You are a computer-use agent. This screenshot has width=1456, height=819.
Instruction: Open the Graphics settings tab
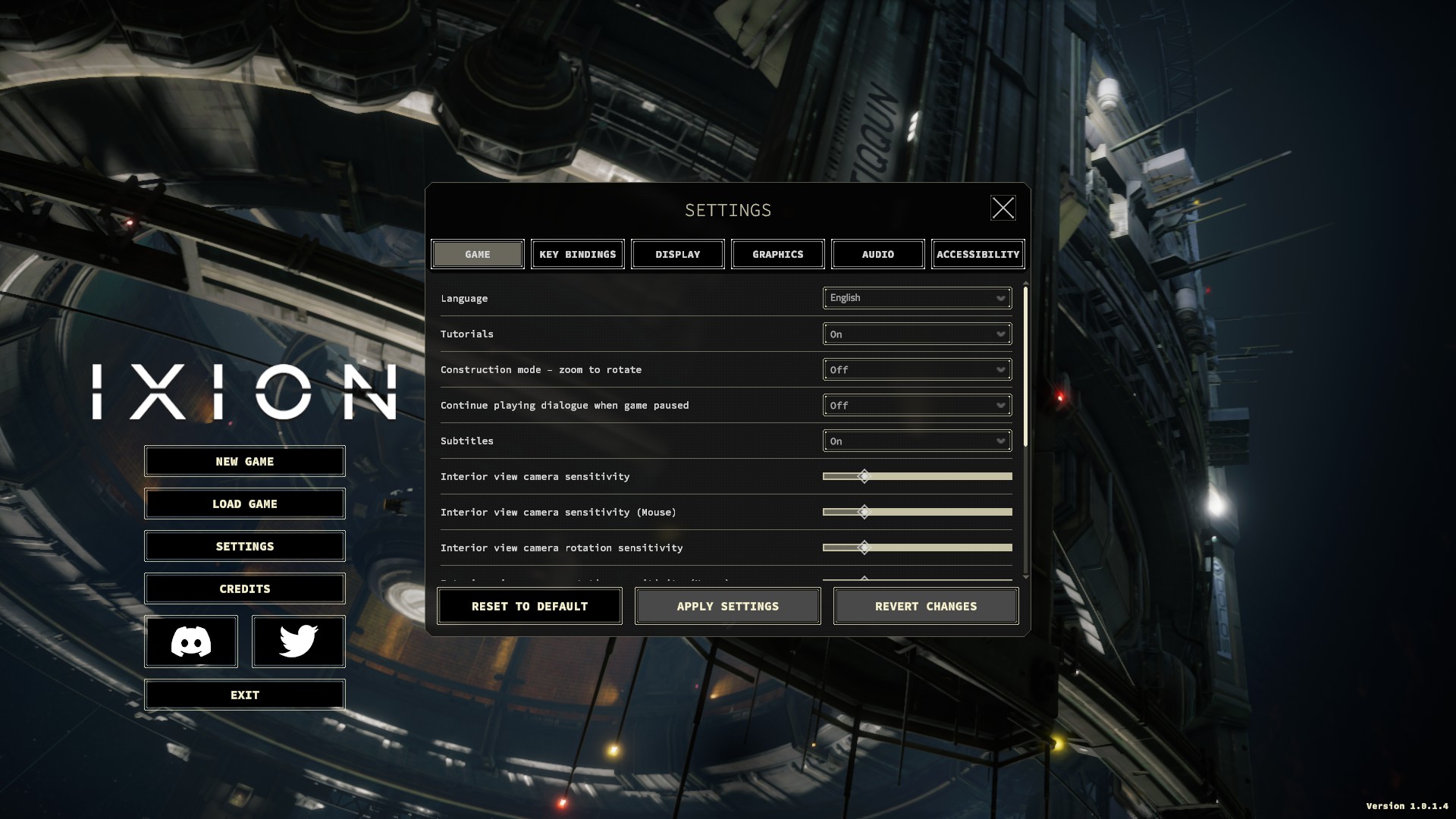(778, 254)
